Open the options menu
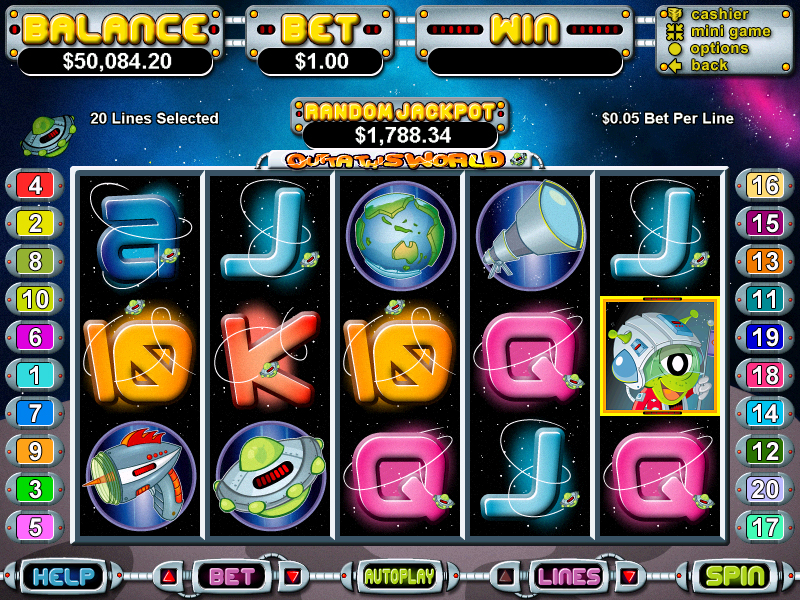This screenshot has height=600, width=800. coord(719,48)
